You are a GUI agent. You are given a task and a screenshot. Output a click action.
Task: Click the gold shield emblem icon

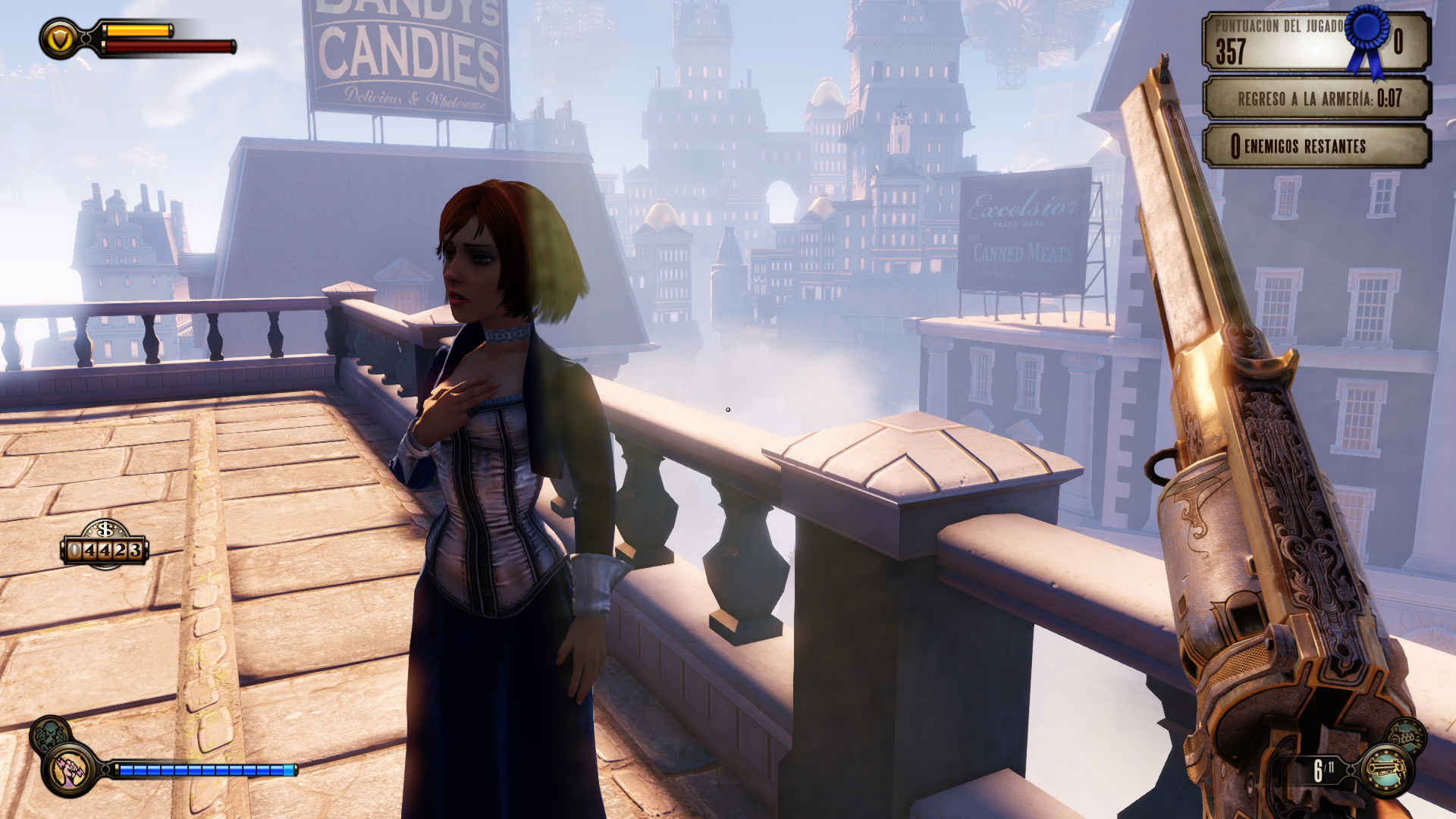tap(59, 39)
